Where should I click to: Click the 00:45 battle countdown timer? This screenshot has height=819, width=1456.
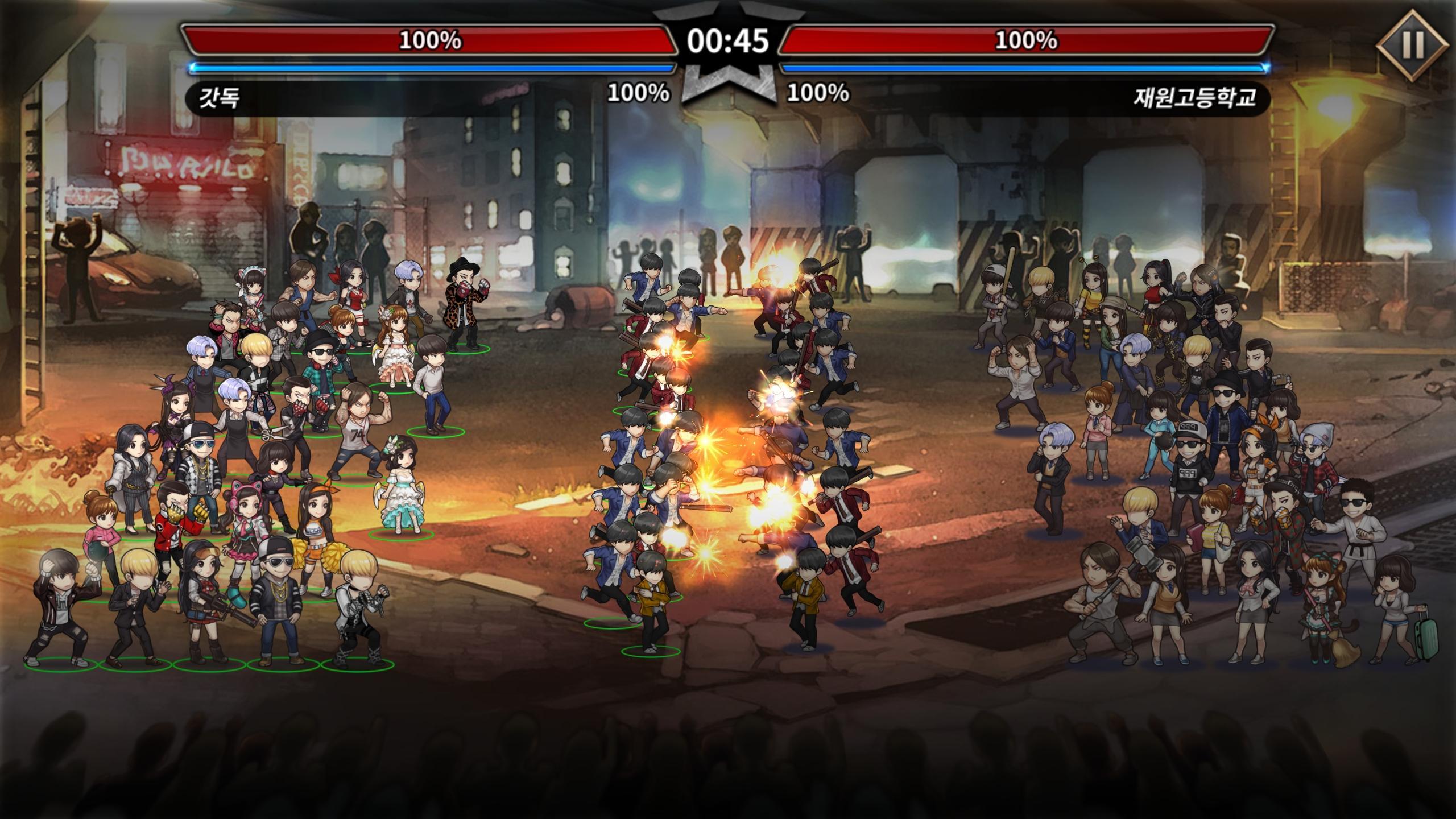(x=728, y=39)
